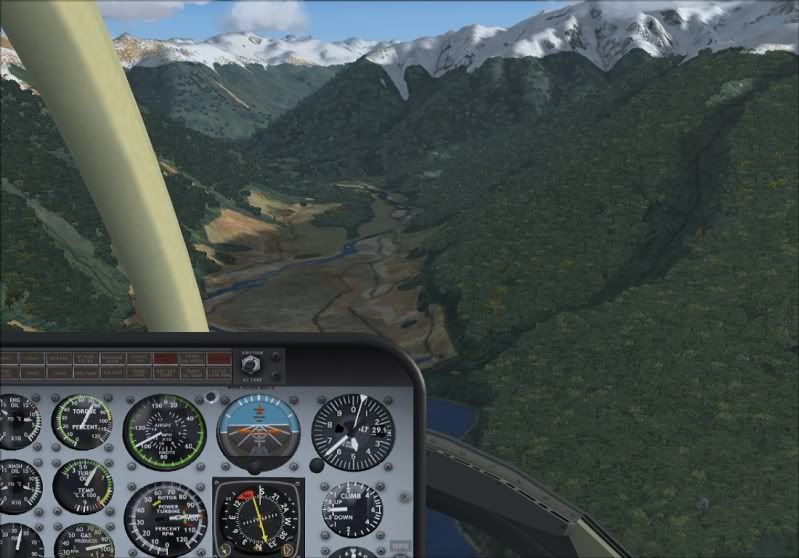
Task: Open the GPS panel icon
Action: [400, 546]
